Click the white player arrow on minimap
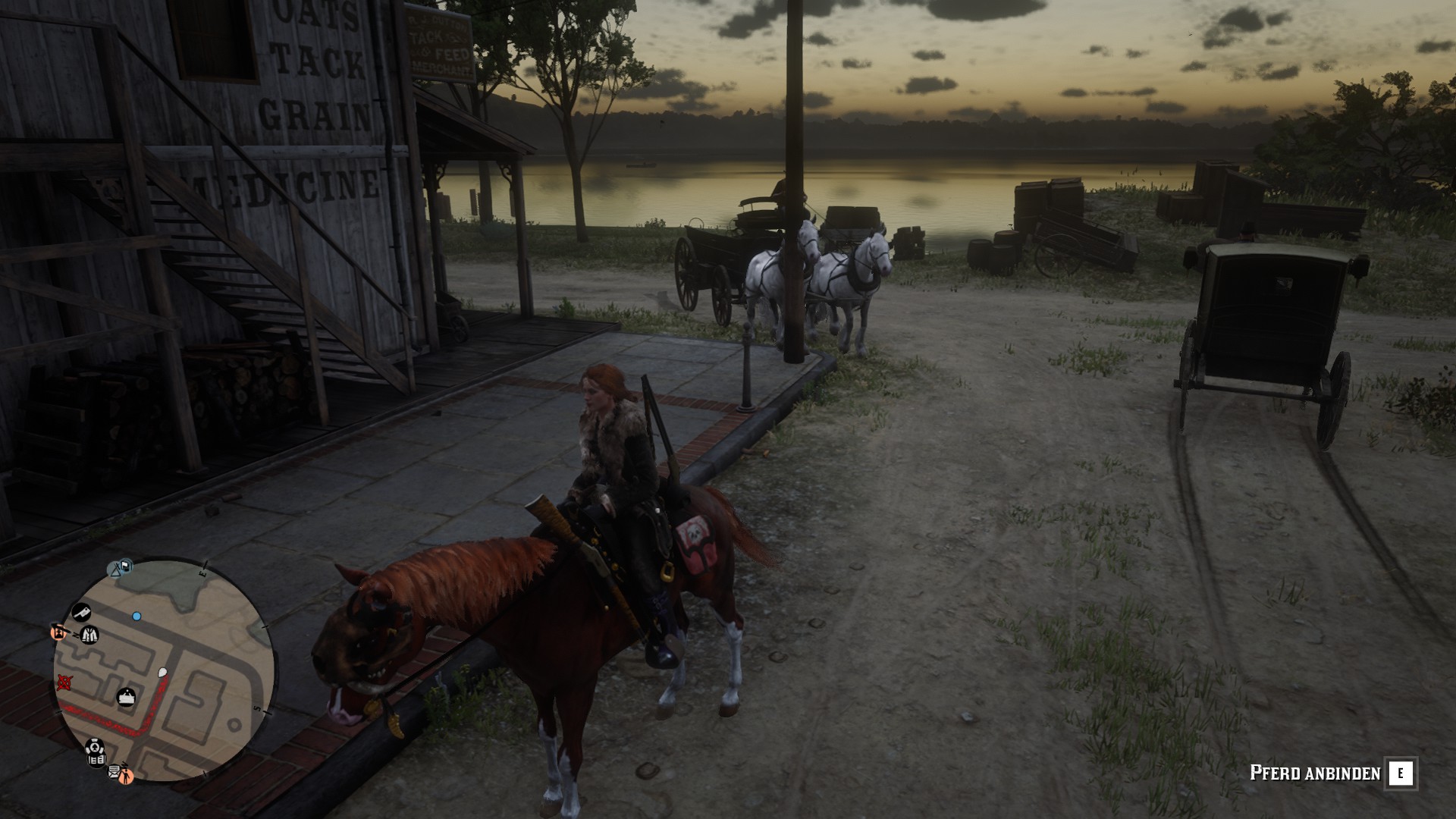Image resolution: width=1456 pixels, height=819 pixels. (x=162, y=672)
